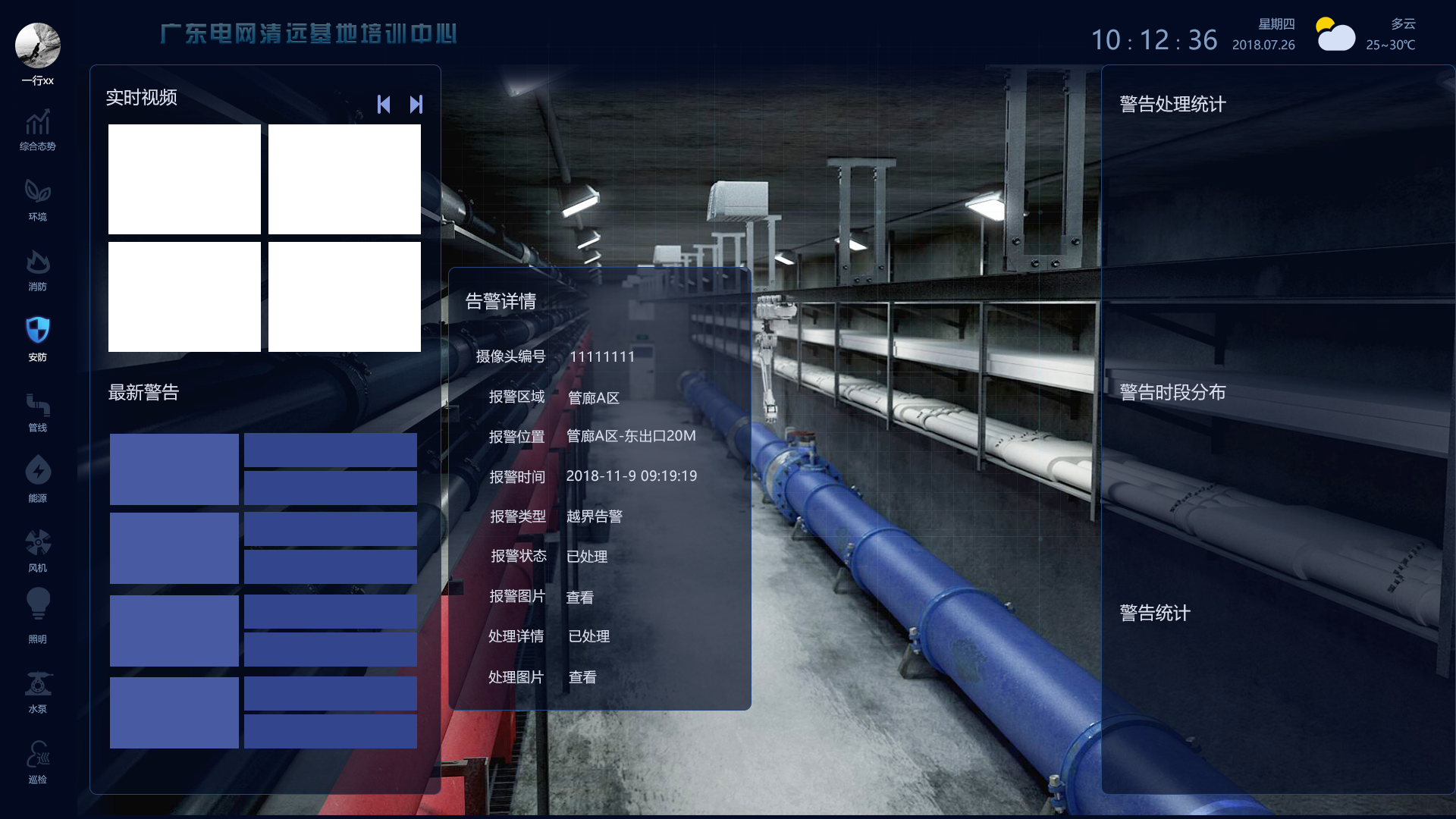Open the top-left live video thumbnail
The height and width of the screenshot is (819, 1456).
click(x=184, y=179)
